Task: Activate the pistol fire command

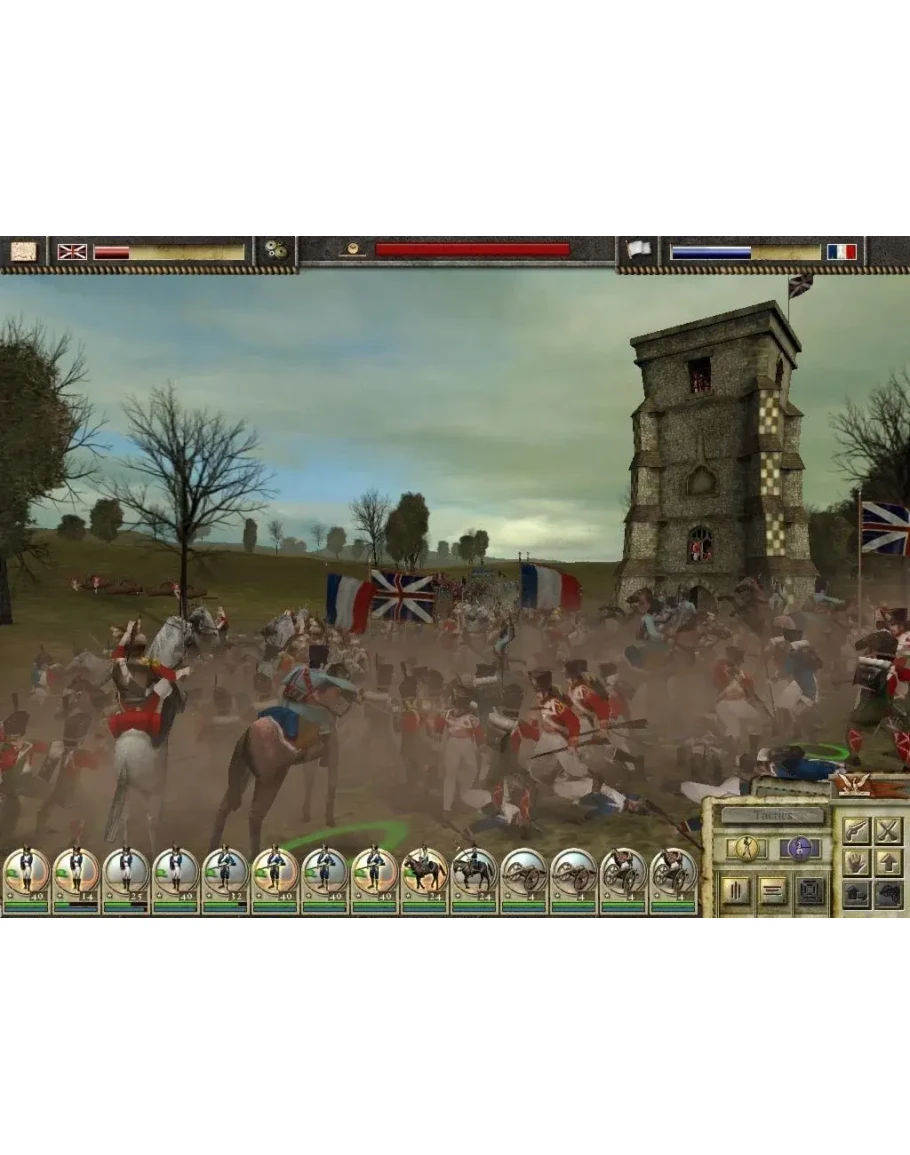Action: [855, 830]
